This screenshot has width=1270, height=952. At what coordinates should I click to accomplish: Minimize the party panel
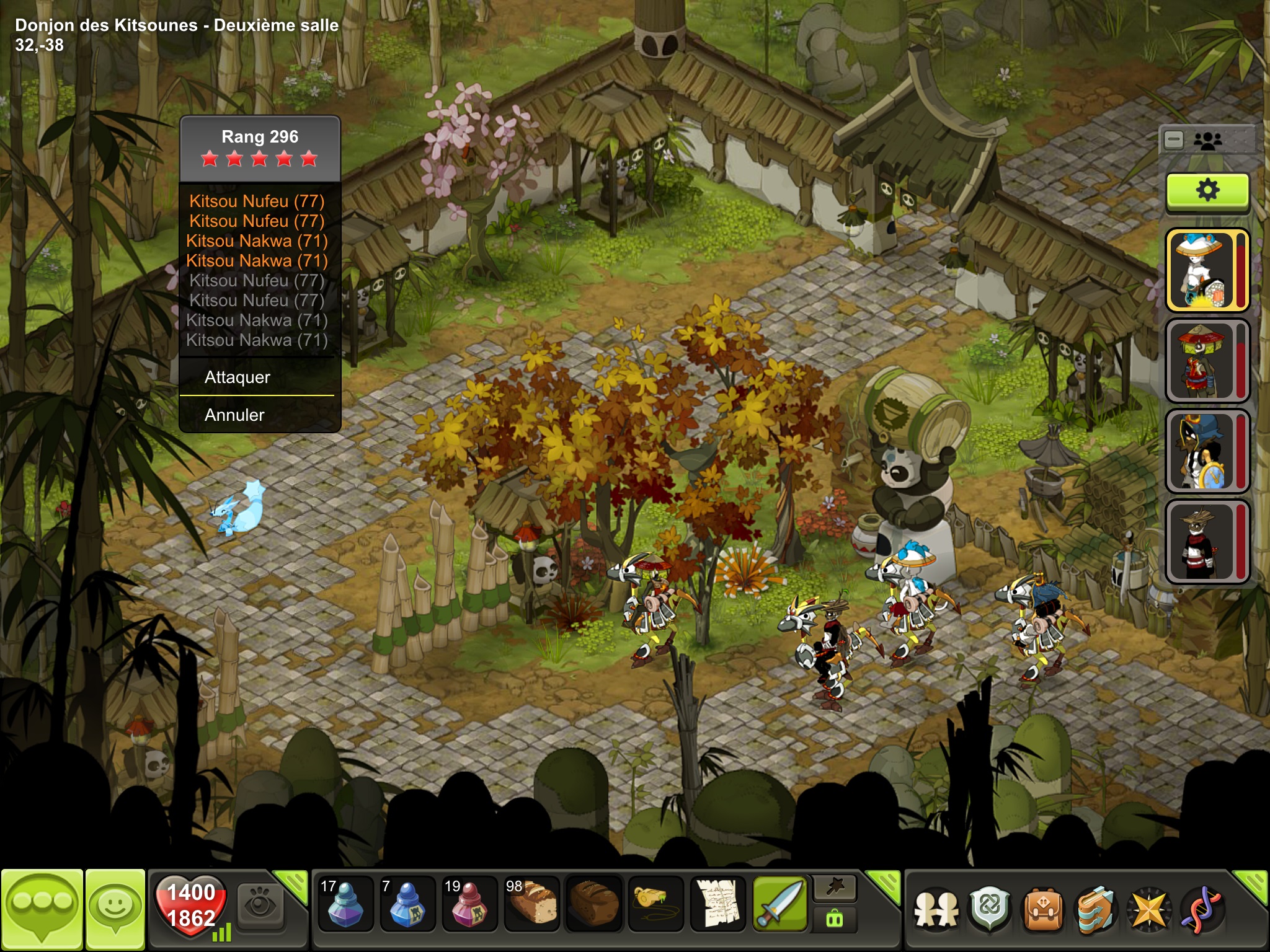1174,140
